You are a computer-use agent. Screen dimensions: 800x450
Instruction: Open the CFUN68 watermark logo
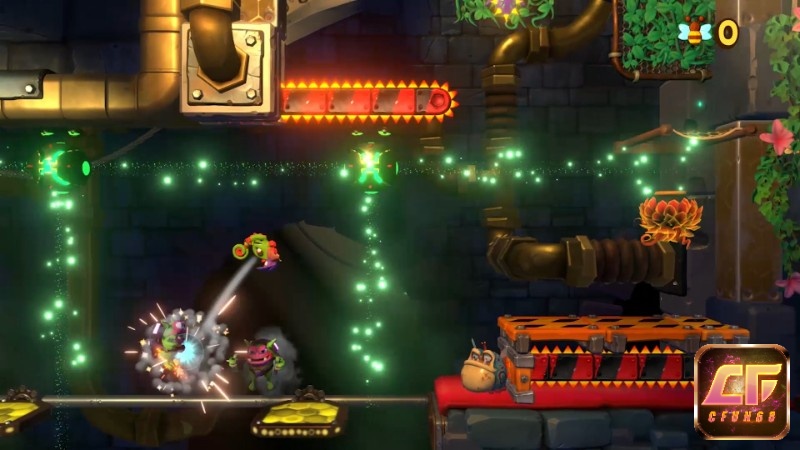point(741,391)
